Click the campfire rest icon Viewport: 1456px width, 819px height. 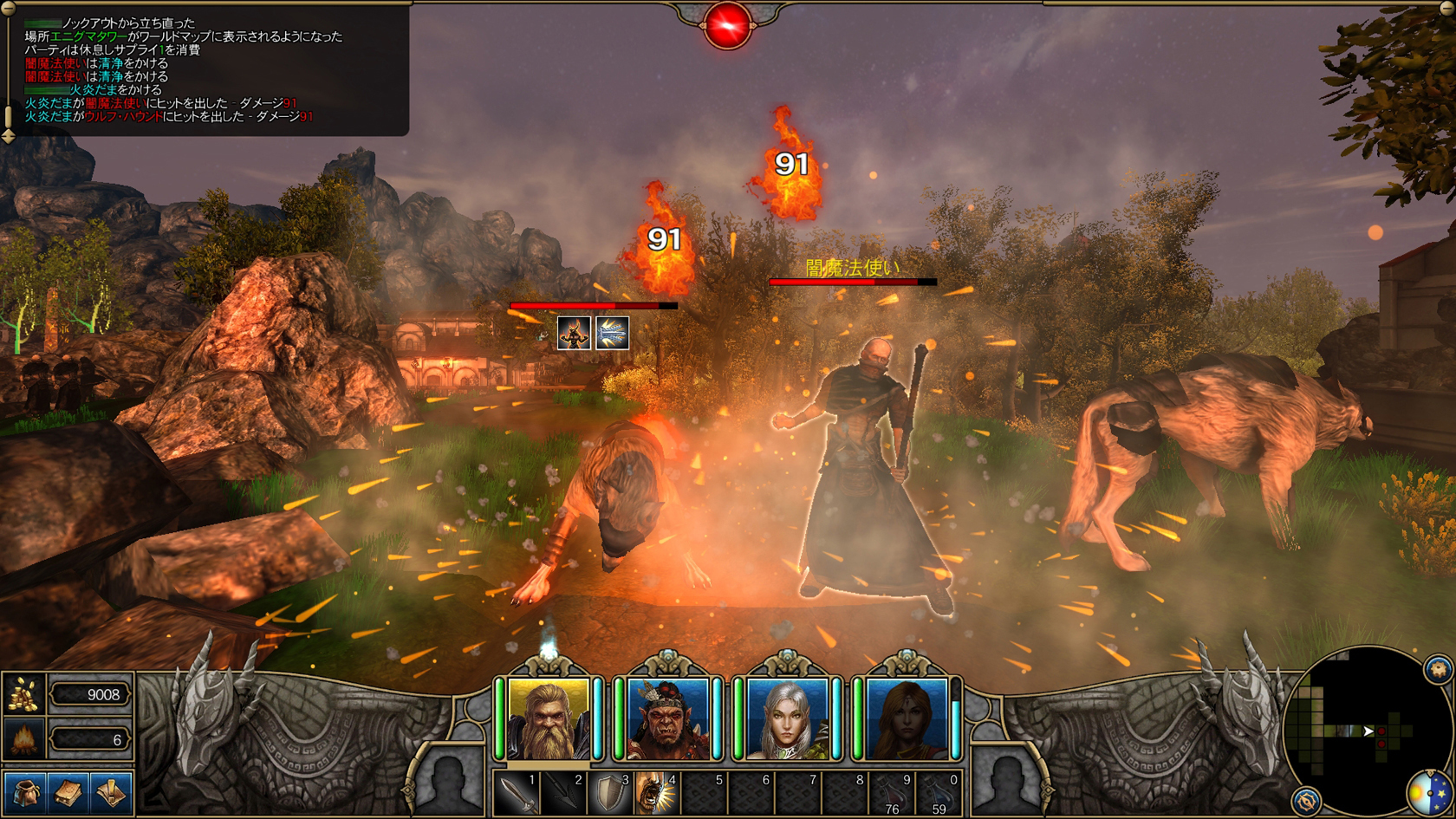tap(24, 739)
